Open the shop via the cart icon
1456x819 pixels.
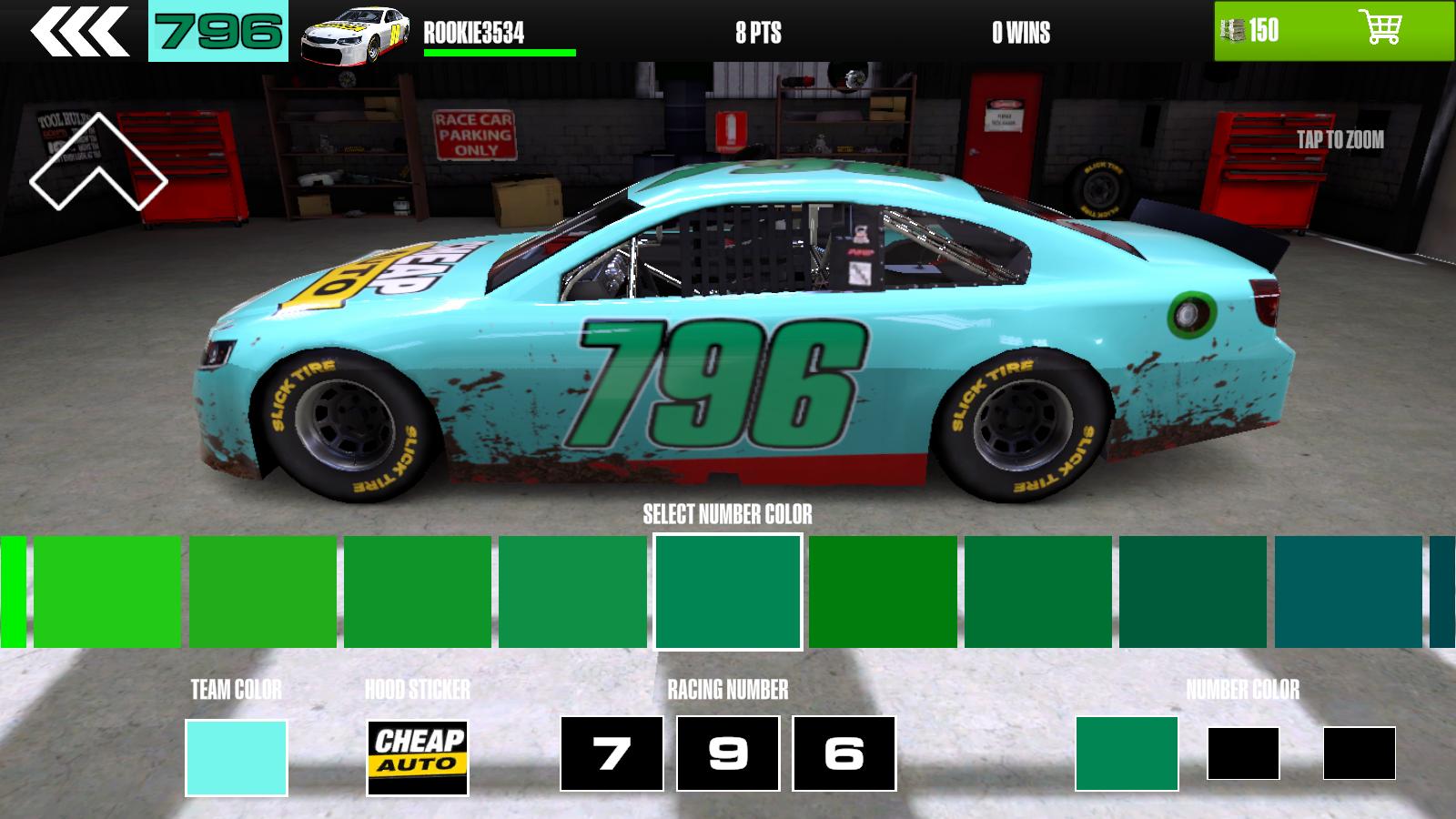pyautogui.click(x=1380, y=29)
